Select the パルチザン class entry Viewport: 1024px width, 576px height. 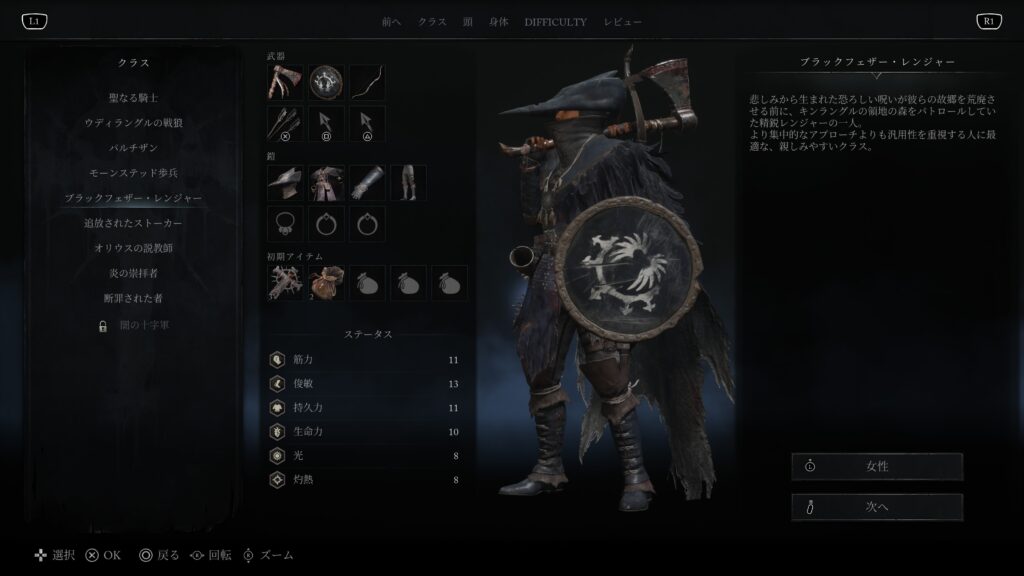point(133,148)
